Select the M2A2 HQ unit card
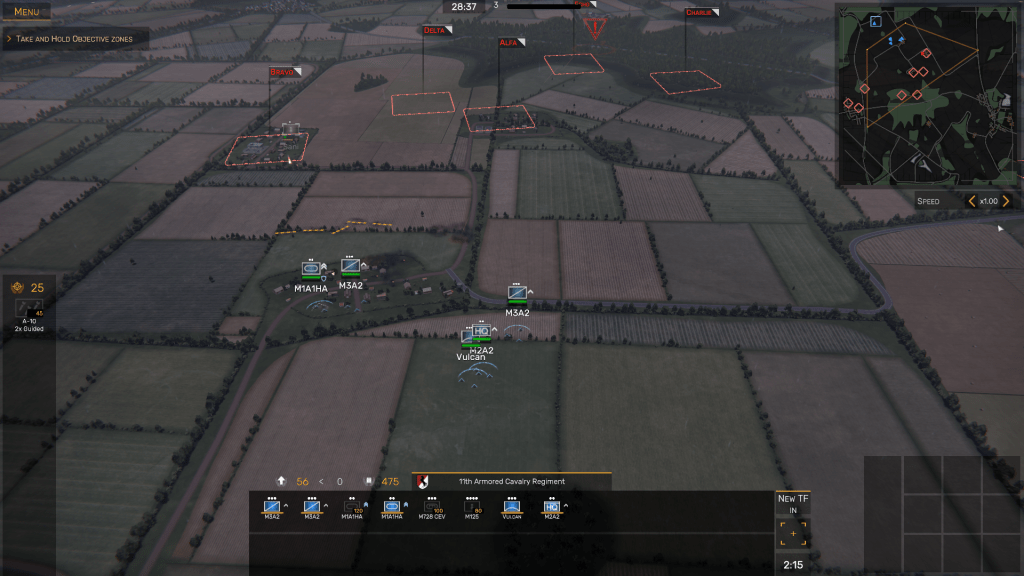1024x576 pixels. click(551, 509)
